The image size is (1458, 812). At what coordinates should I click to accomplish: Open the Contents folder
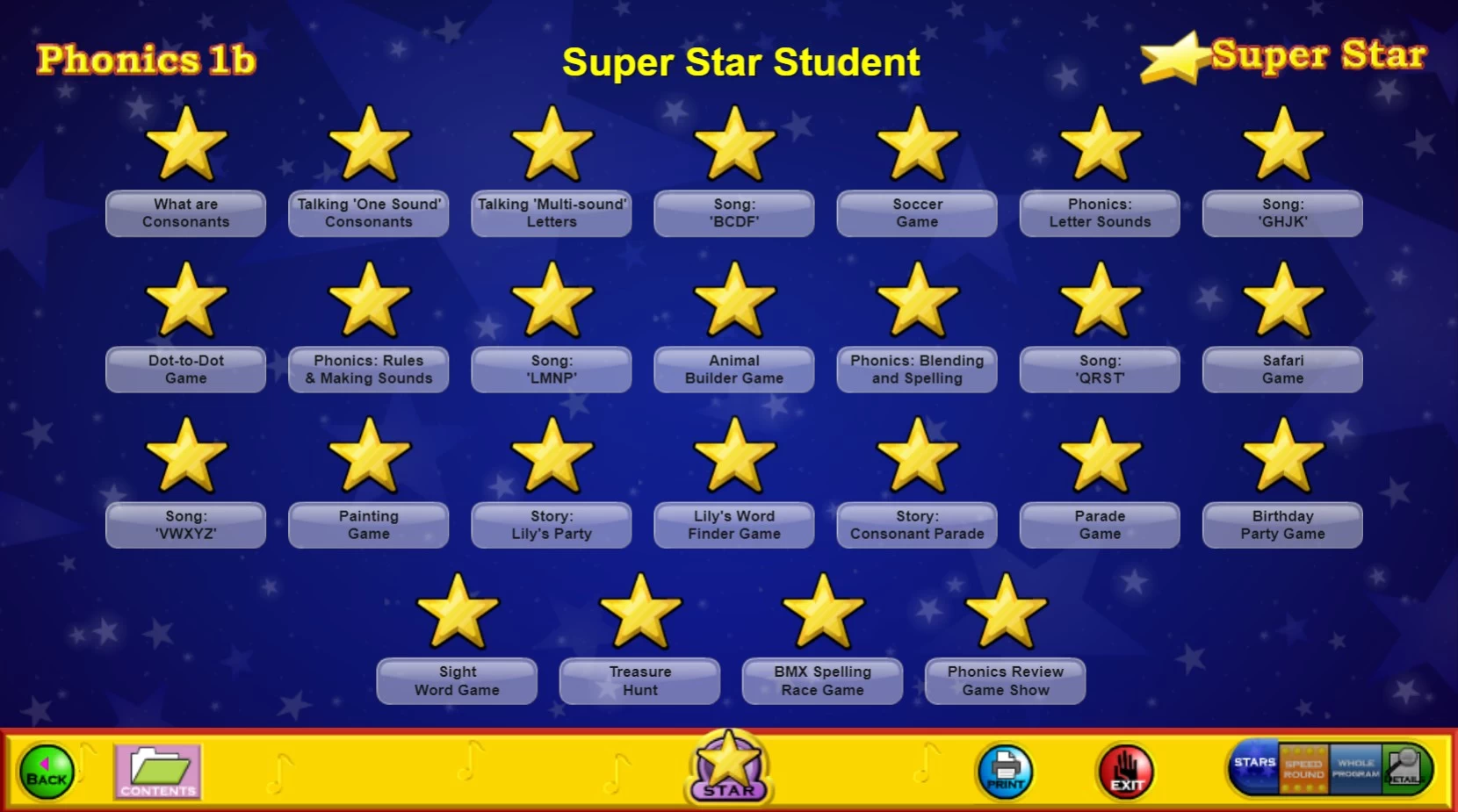[158, 772]
